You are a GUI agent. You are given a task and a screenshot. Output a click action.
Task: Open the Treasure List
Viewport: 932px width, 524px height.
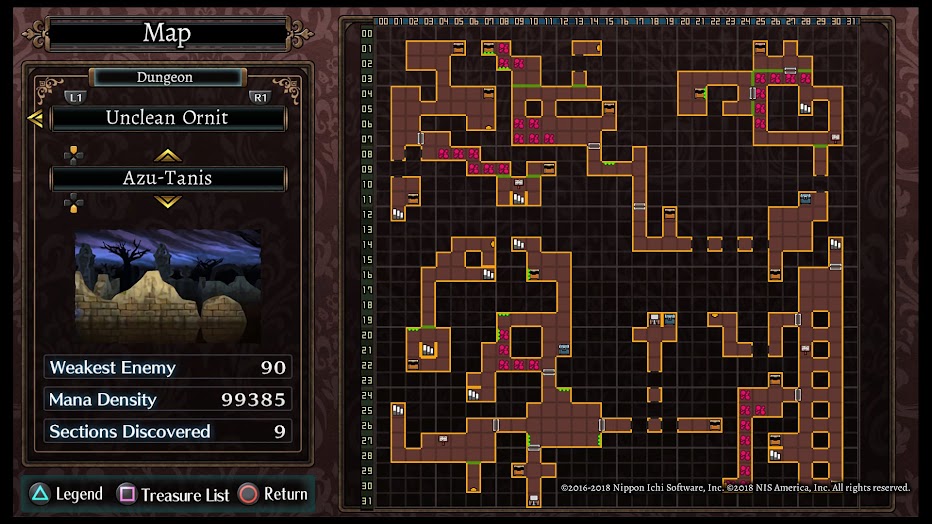174,494
